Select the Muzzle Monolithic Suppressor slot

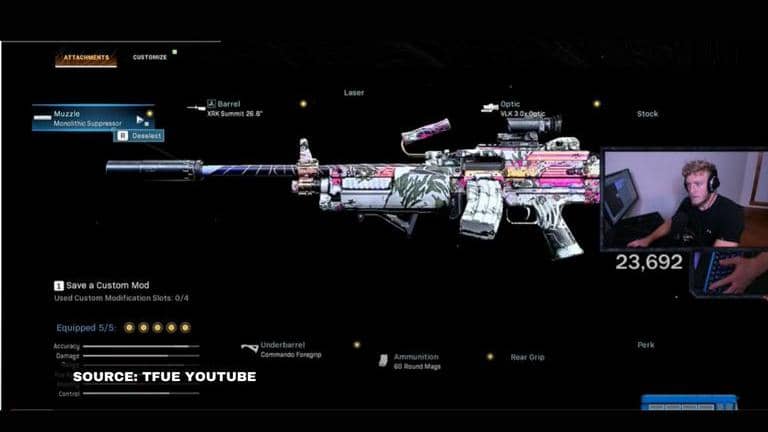pos(90,118)
